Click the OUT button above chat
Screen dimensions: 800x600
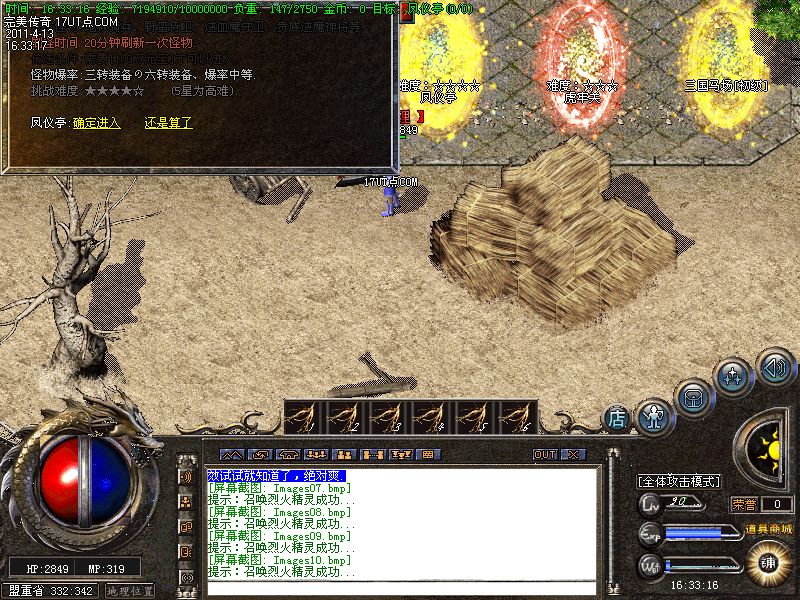point(545,454)
